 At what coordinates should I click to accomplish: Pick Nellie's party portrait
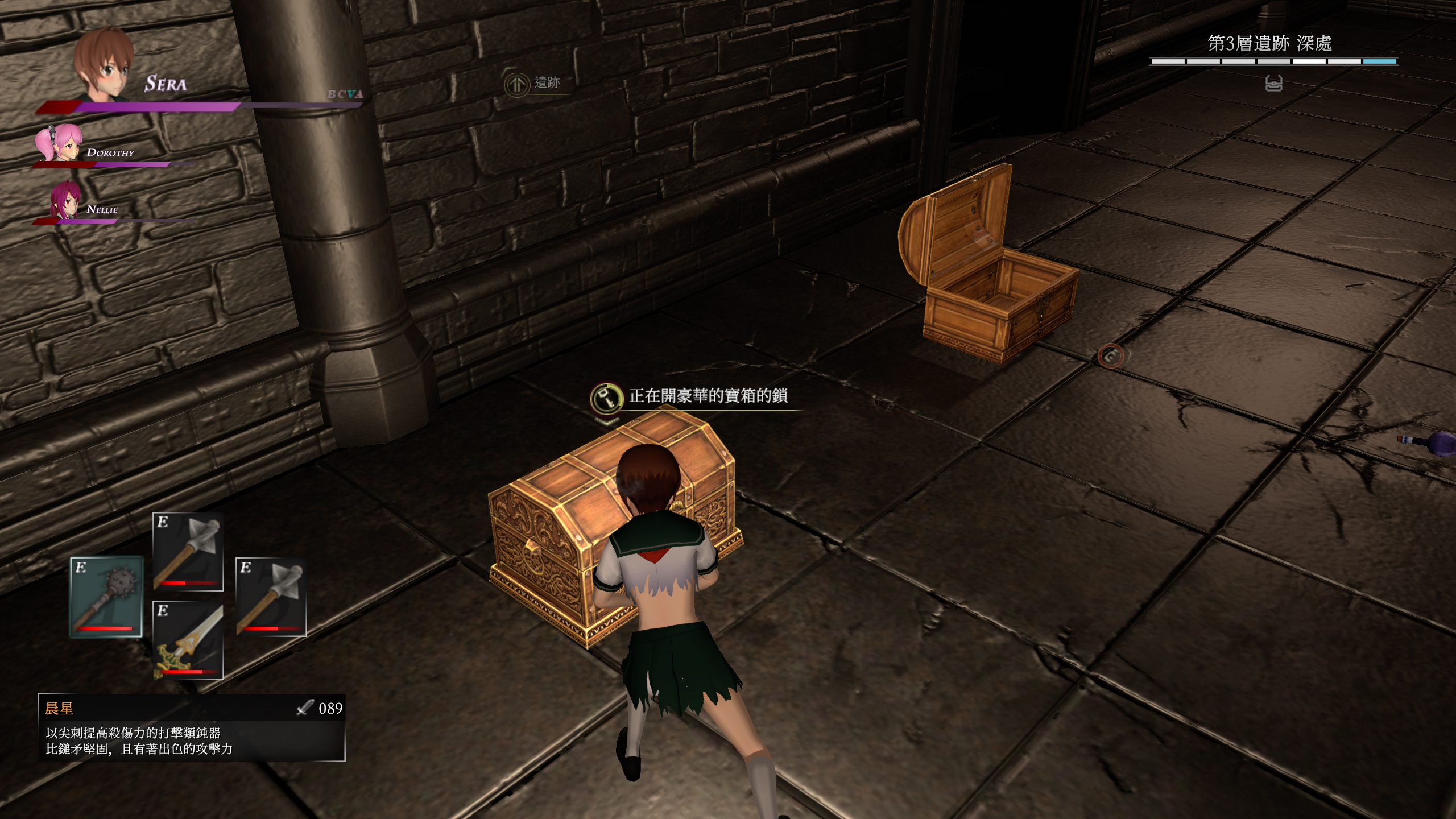pyautogui.click(x=65, y=200)
